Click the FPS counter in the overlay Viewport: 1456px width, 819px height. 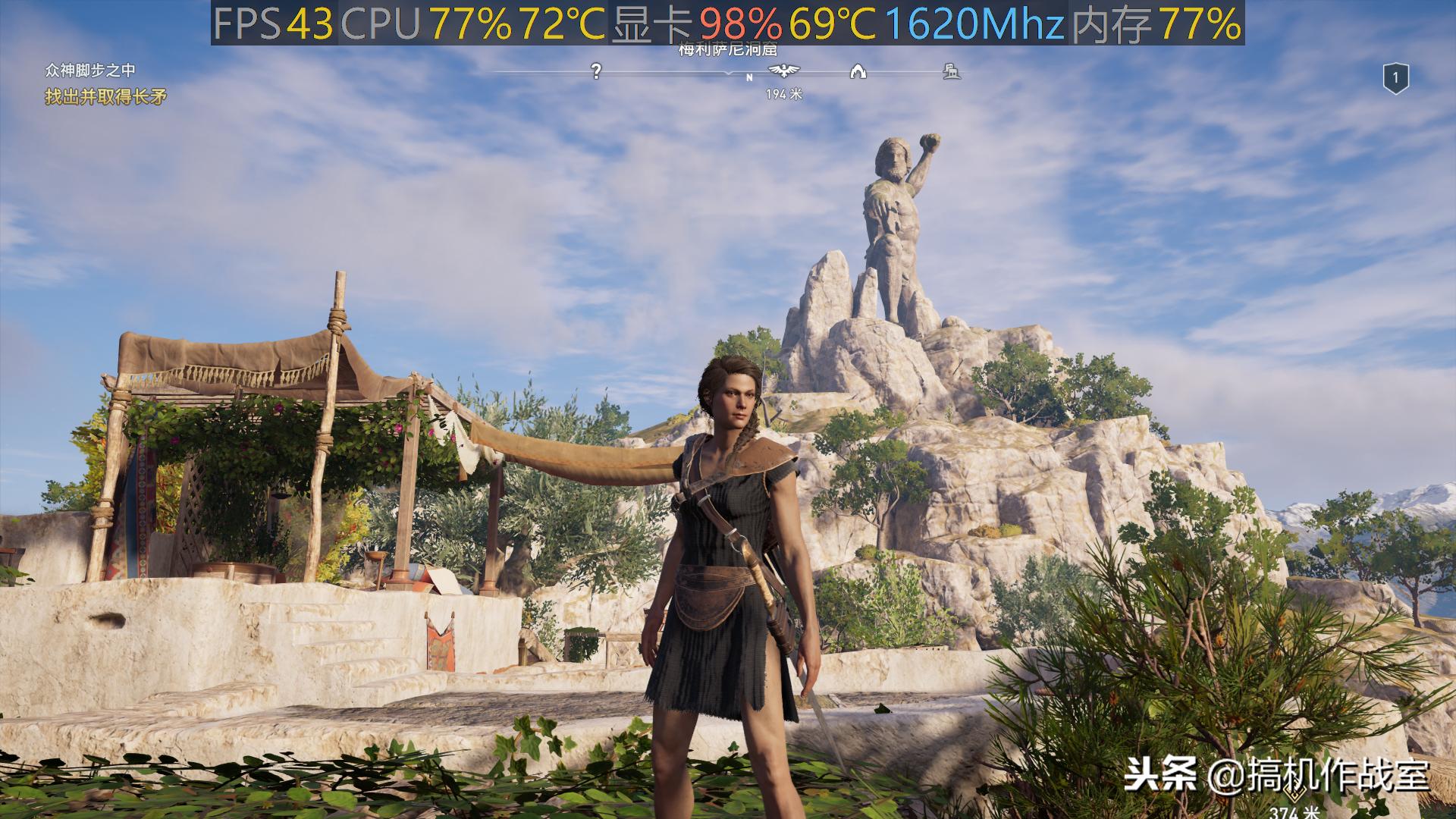[274, 24]
